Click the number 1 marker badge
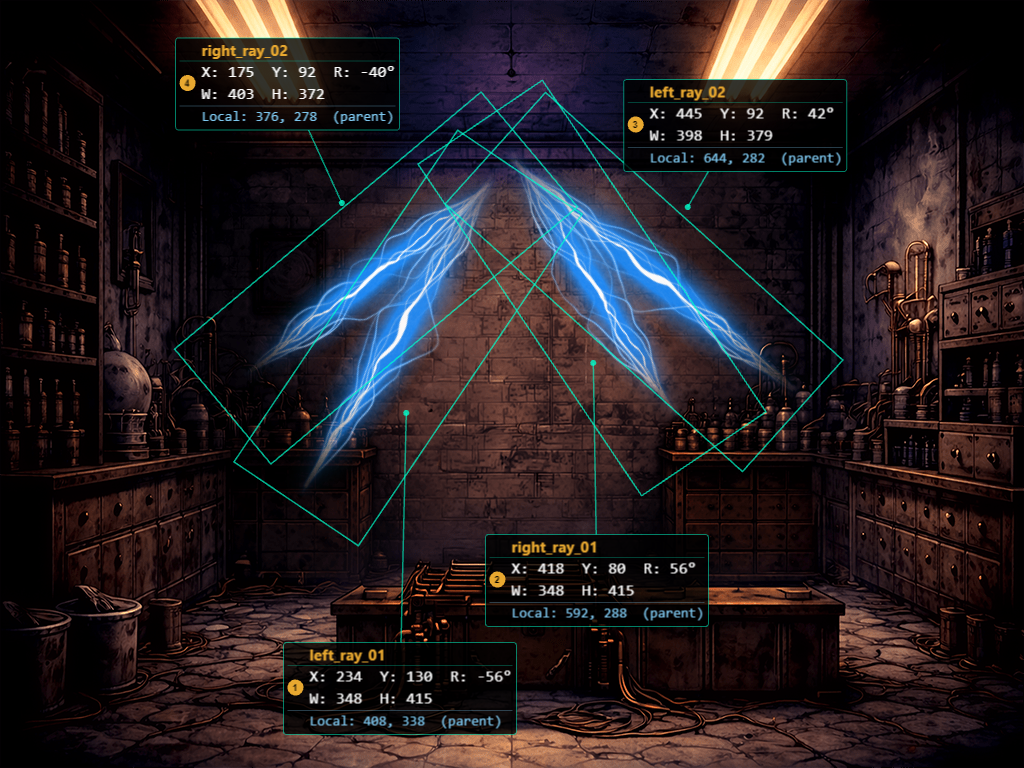Screen dimensions: 1024x768 (x=294, y=687)
